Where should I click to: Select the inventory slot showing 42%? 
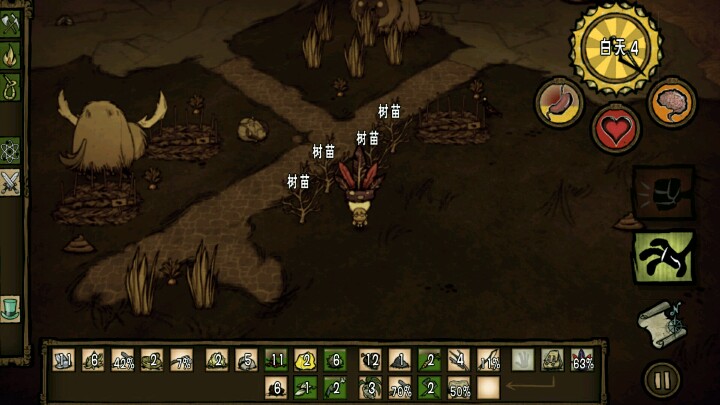click(x=123, y=361)
